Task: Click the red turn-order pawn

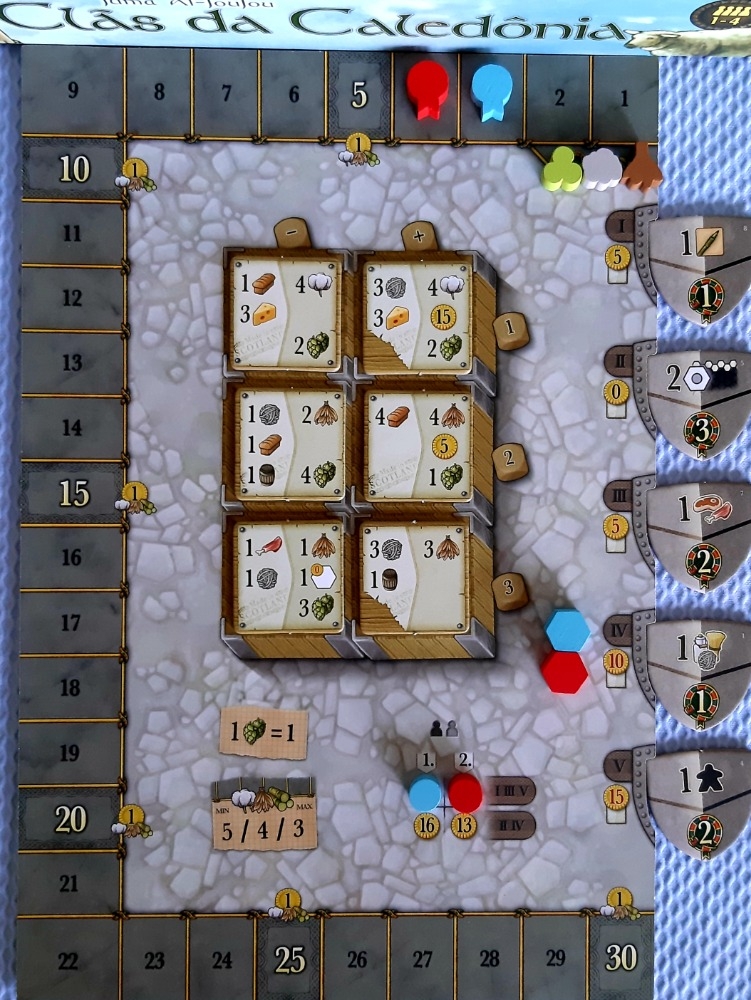Action: tap(464, 792)
